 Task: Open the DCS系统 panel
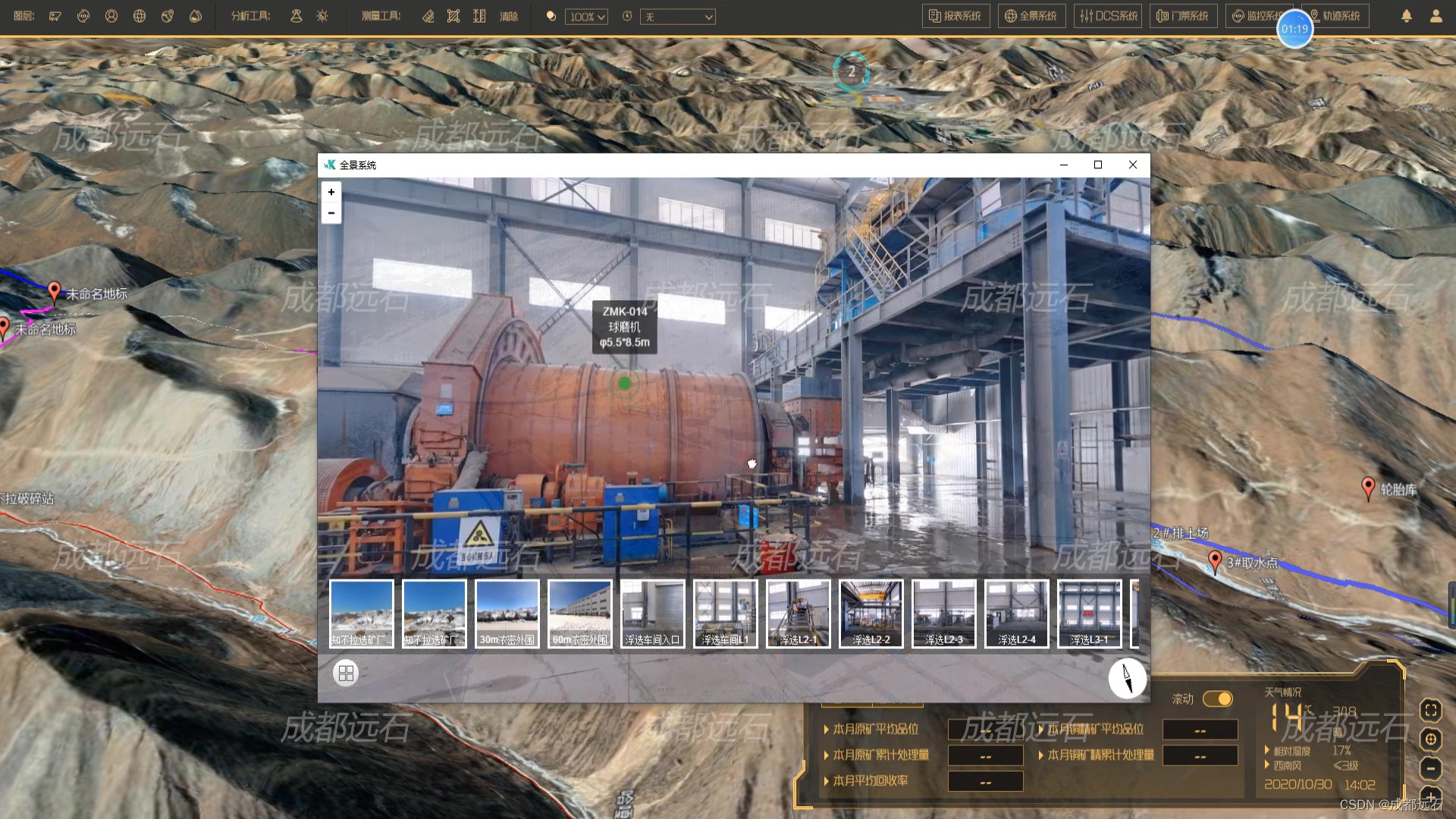tap(1108, 16)
